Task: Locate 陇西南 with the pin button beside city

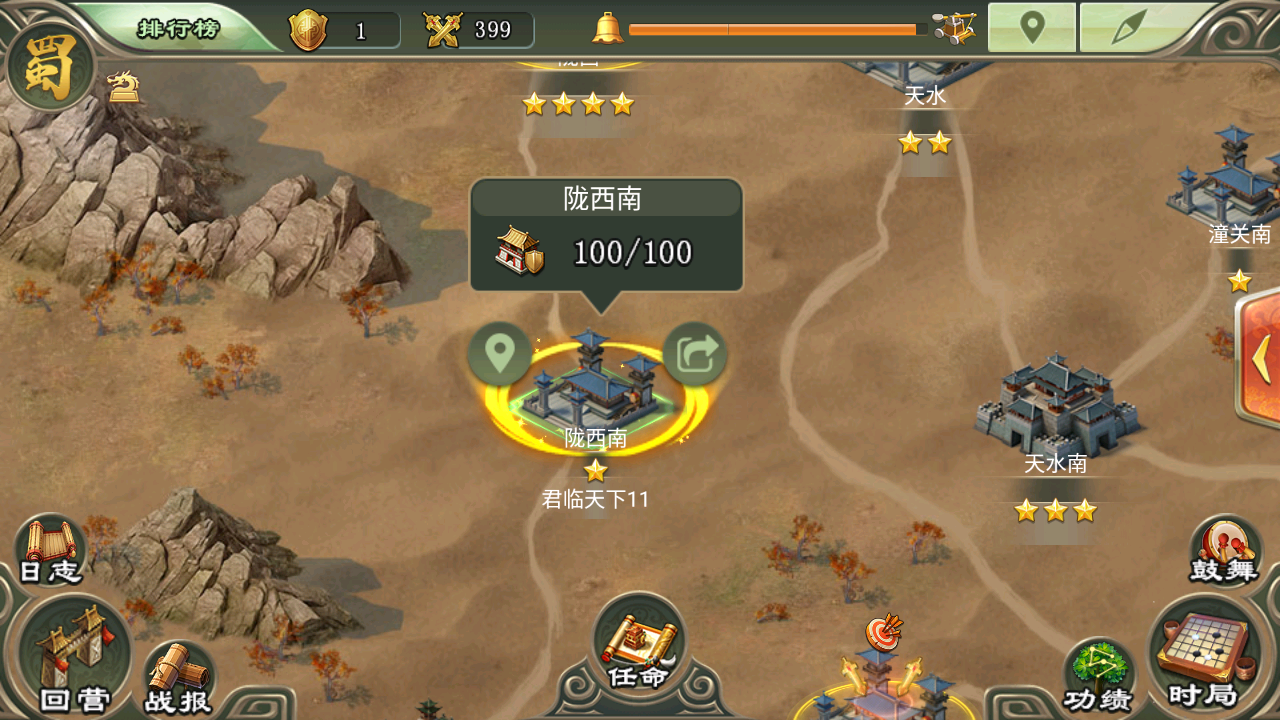Action: [499, 353]
